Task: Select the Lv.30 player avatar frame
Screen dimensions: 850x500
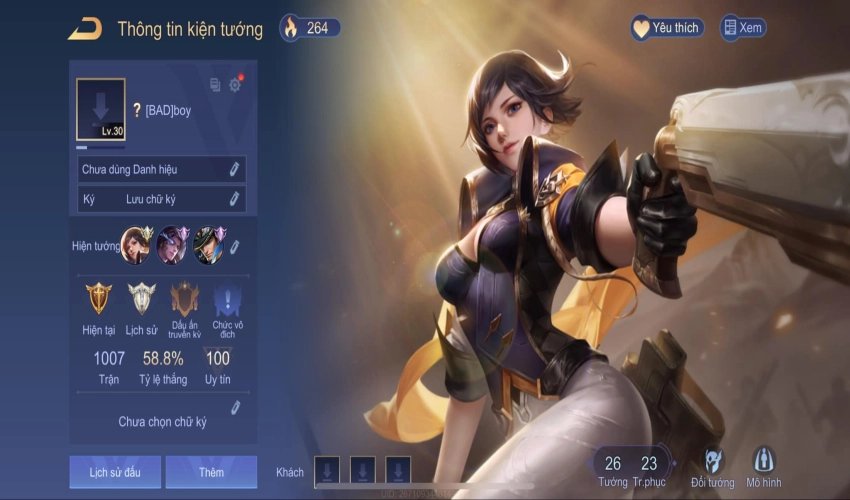Action: tap(101, 109)
